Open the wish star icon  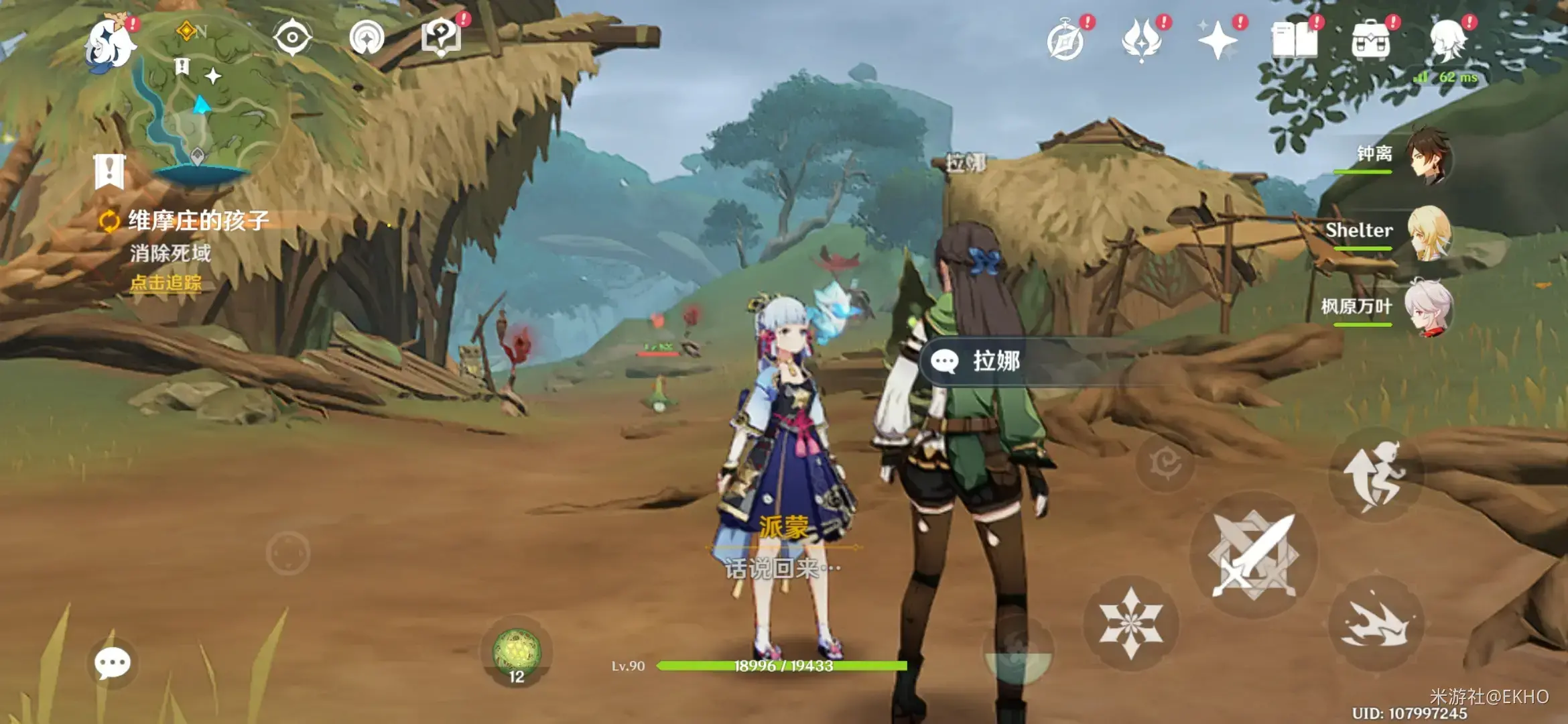pyautogui.click(x=1218, y=40)
